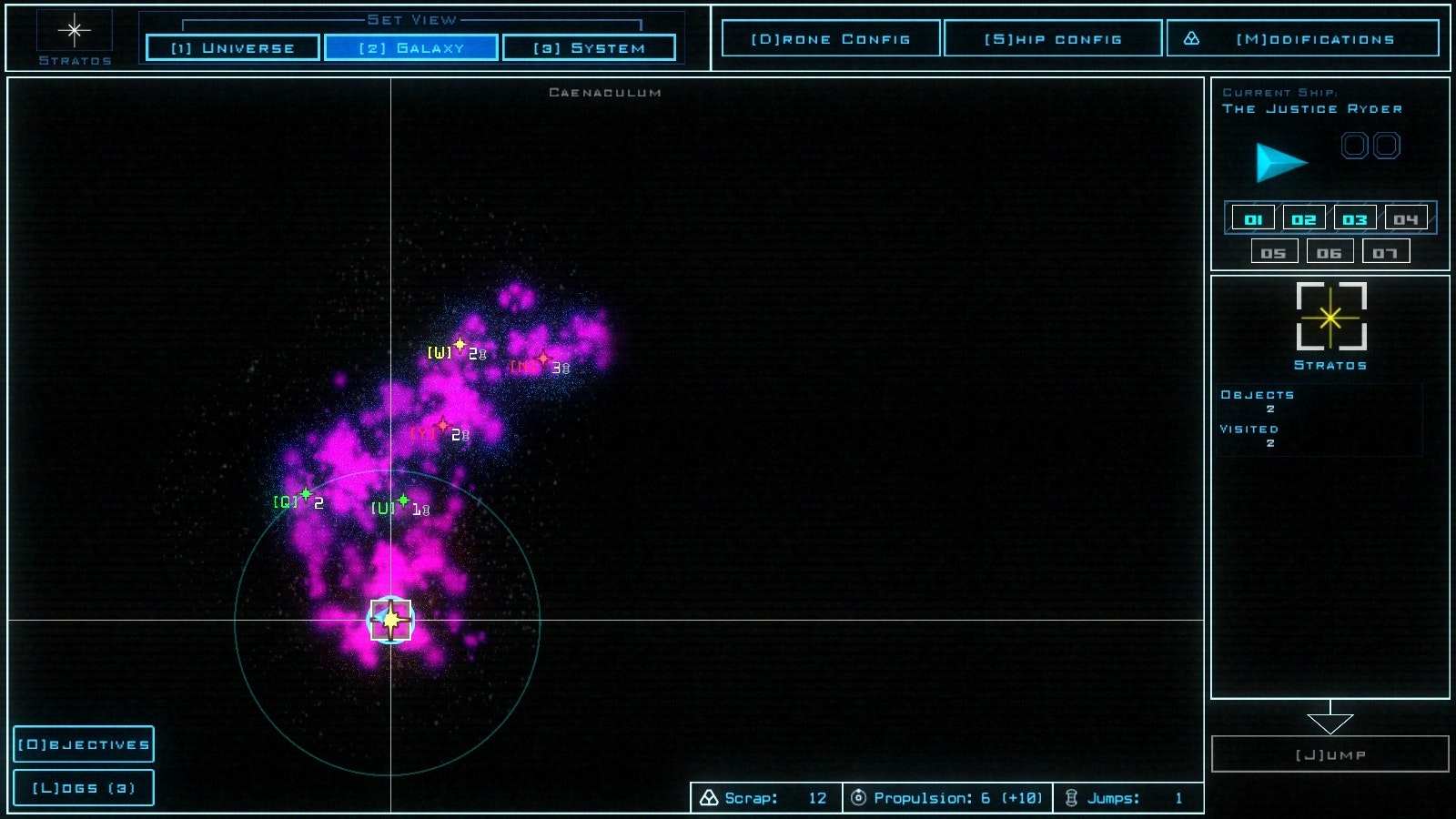The height and width of the screenshot is (819, 1456).
Task: Select drone slot 02
Action: [x=1304, y=219]
